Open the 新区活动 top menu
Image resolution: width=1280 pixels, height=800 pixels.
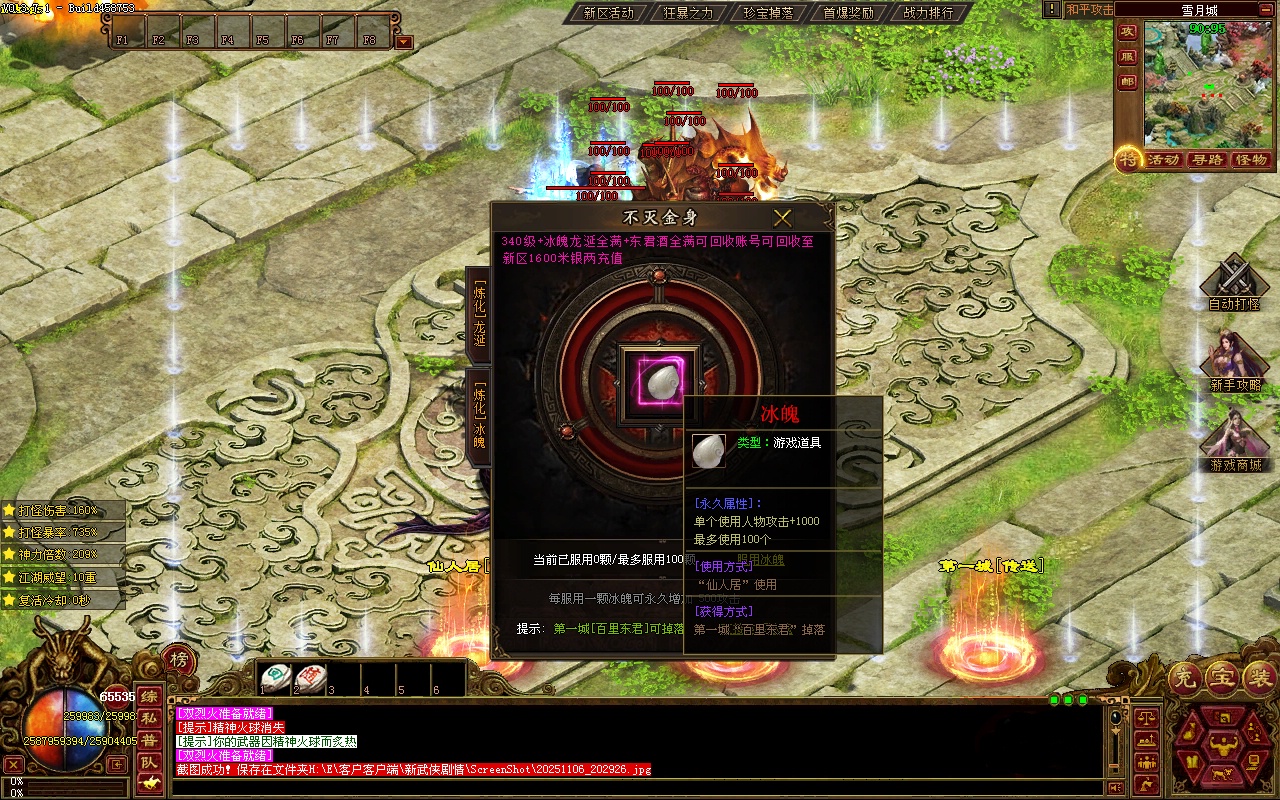pyautogui.click(x=608, y=13)
